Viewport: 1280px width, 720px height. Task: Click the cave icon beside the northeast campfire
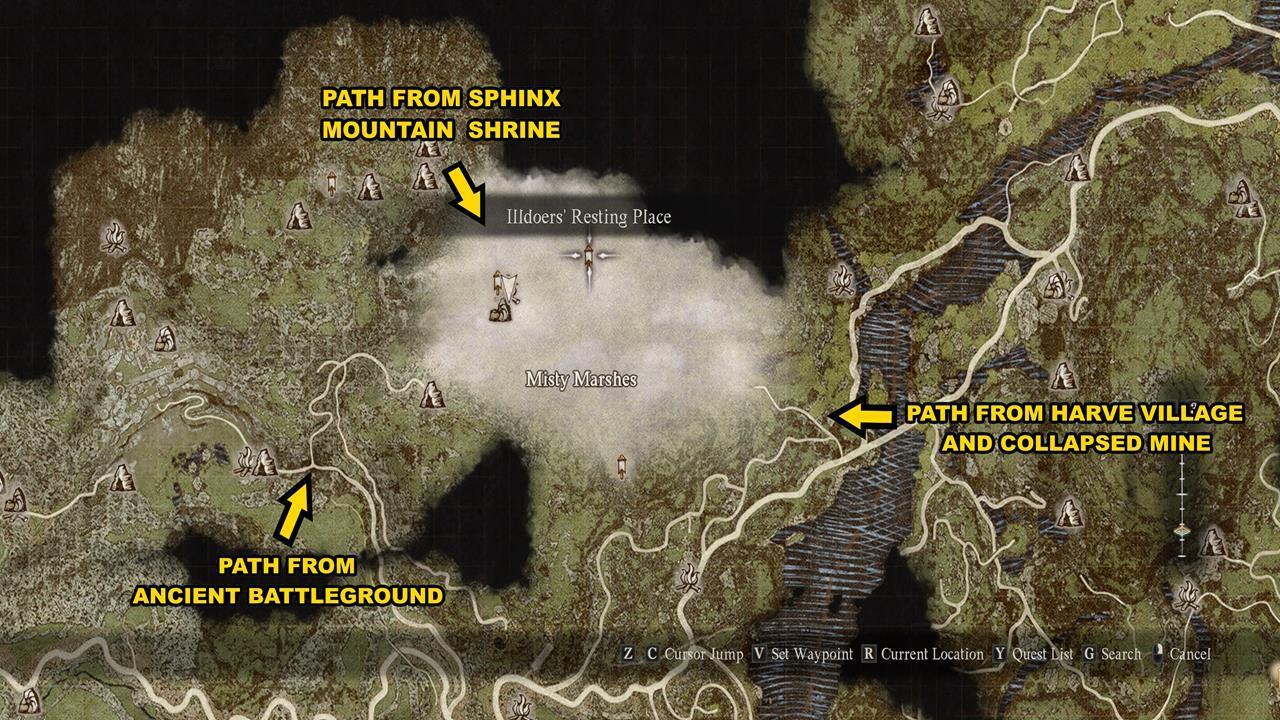949,91
